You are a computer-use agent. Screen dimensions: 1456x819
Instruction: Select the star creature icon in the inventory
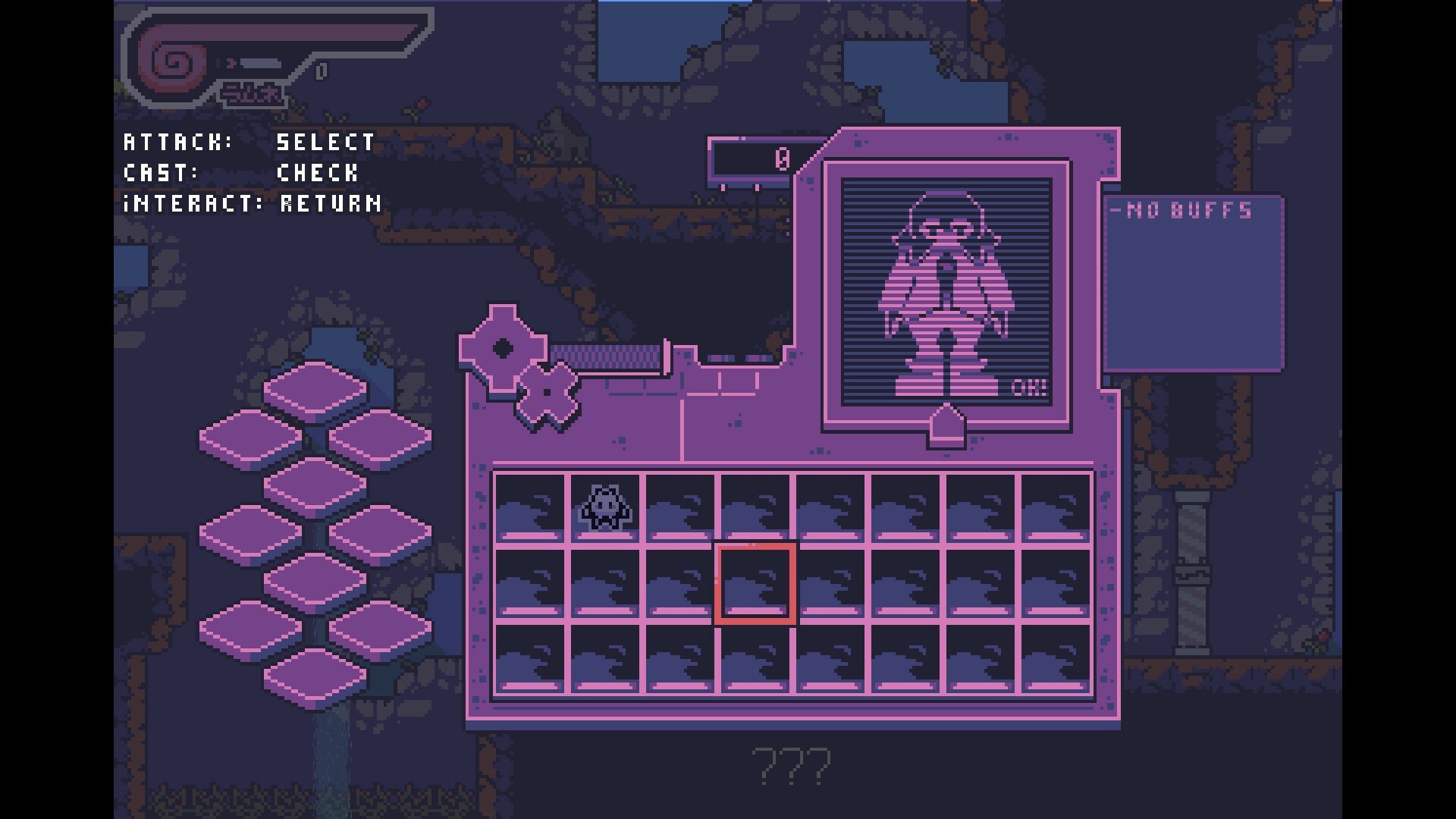(604, 508)
